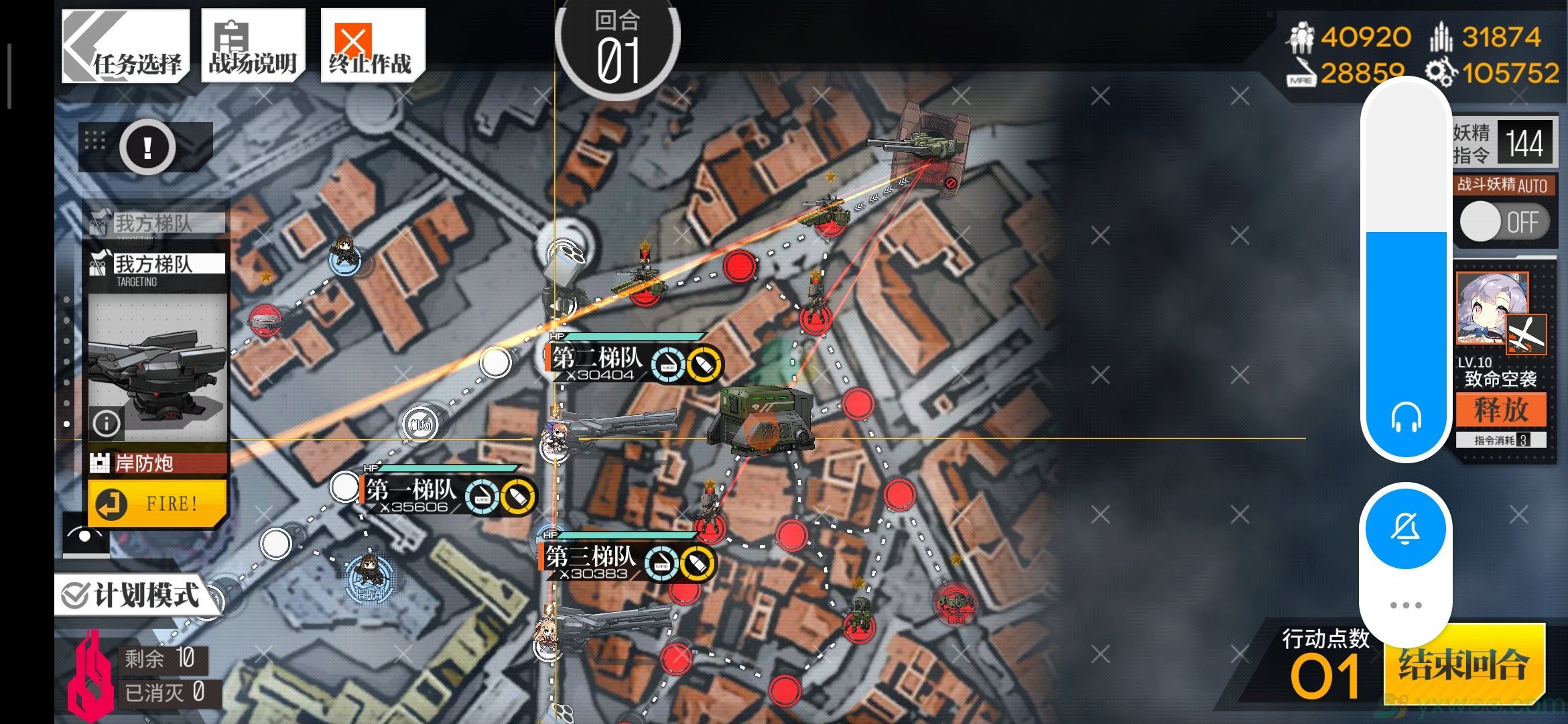Open the exclamation mark alert panel
The height and width of the screenshot is (724, 1568).
point(147,147)
